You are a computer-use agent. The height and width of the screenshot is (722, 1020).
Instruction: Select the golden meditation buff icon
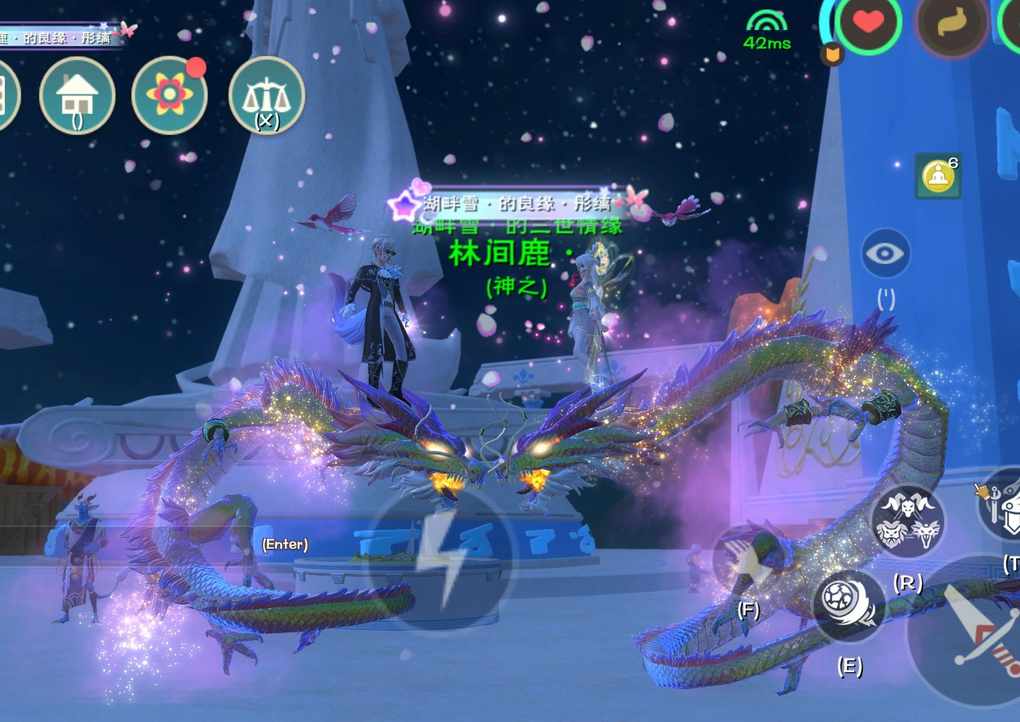937,176
